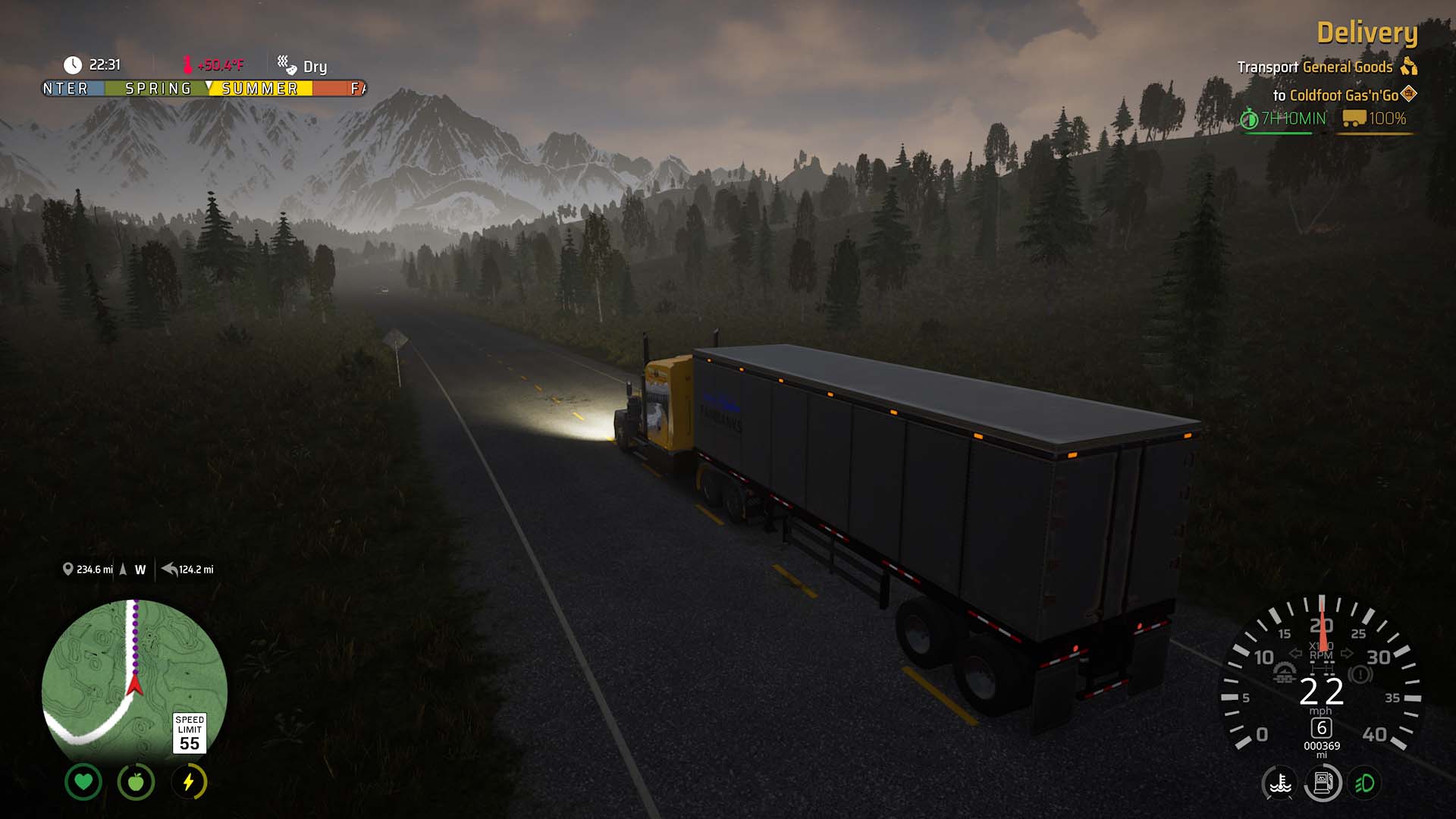Image resolution: width=1456 pixels, height=819 pixels.
Task: Select the yellow truck cargo condition icon
Action: (1354, 119)
